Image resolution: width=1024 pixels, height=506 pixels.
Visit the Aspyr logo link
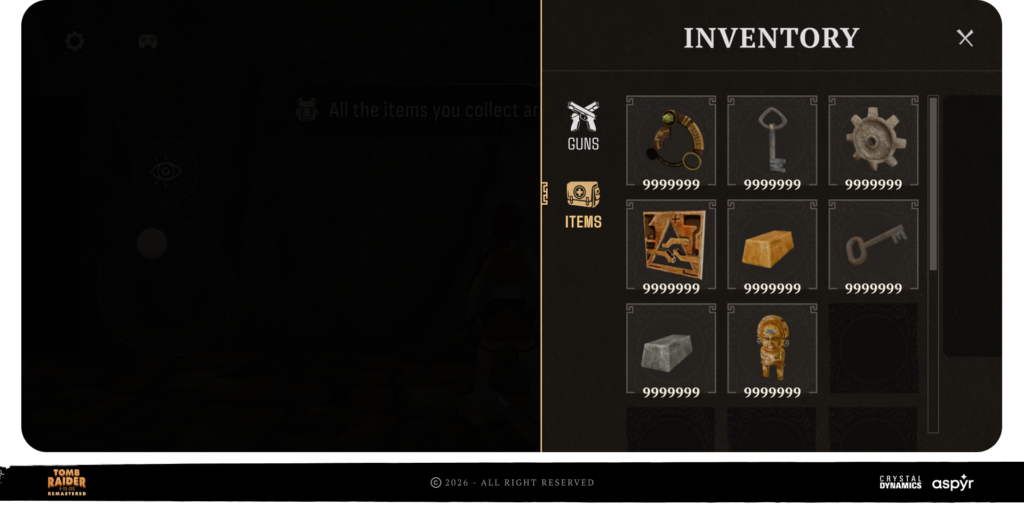(x=952, y=483)
